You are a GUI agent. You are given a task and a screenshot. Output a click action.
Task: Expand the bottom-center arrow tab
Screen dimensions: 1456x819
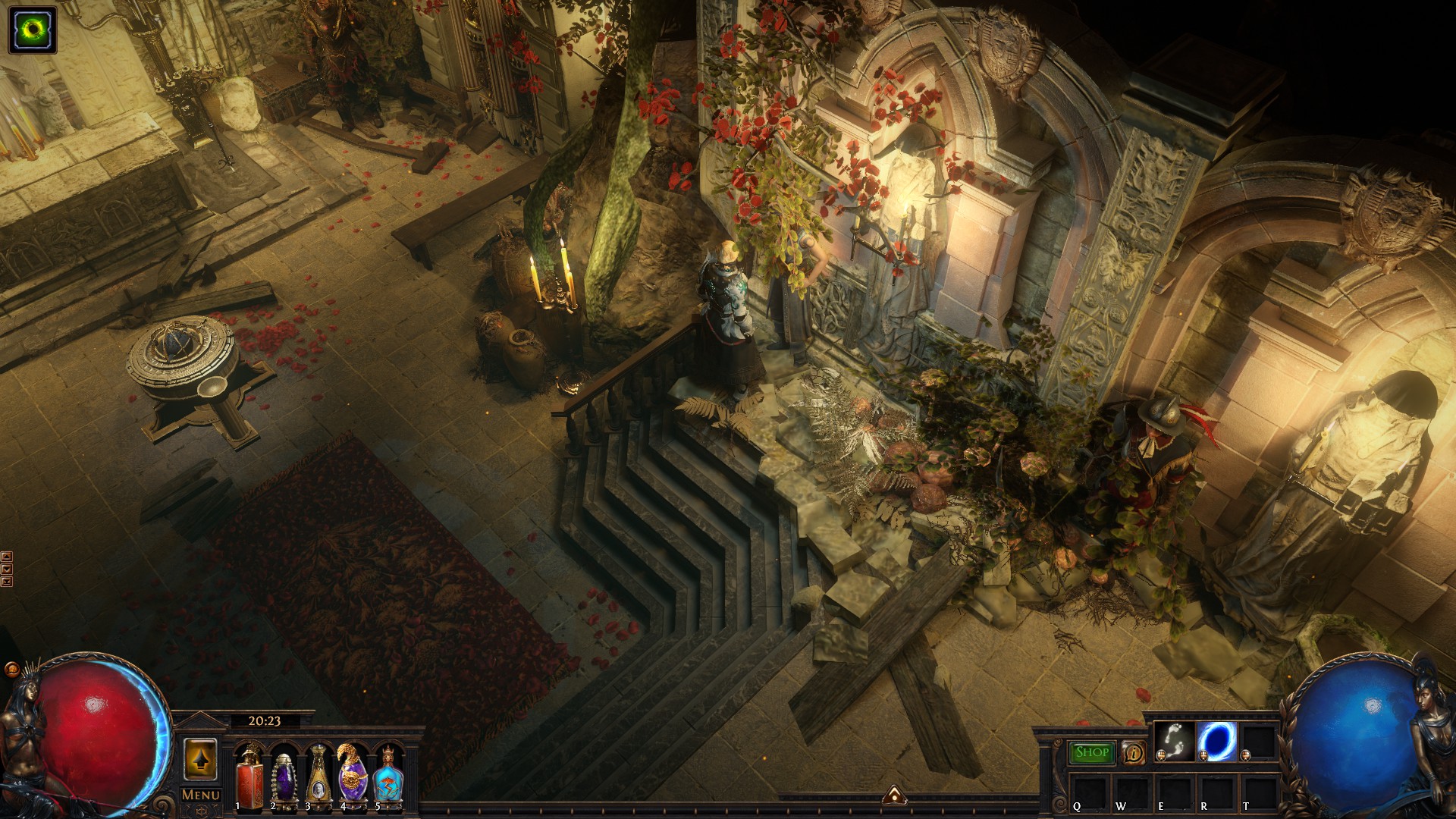tap(895, 795)
